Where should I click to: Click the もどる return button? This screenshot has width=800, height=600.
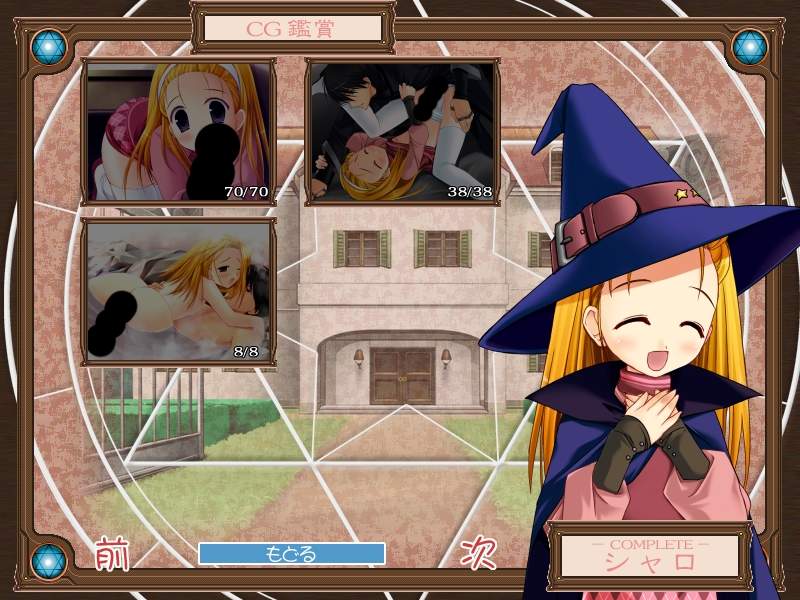[291, 553]
